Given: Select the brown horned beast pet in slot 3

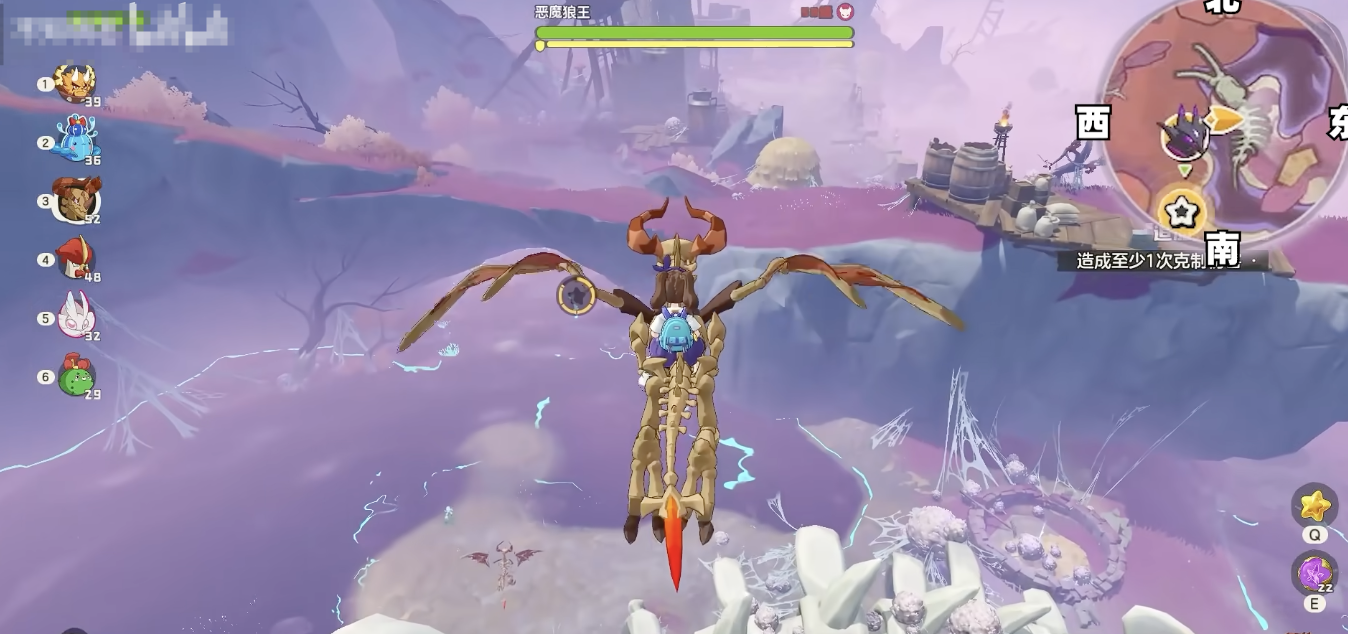Looking at the screenshot, I should 76,199.
